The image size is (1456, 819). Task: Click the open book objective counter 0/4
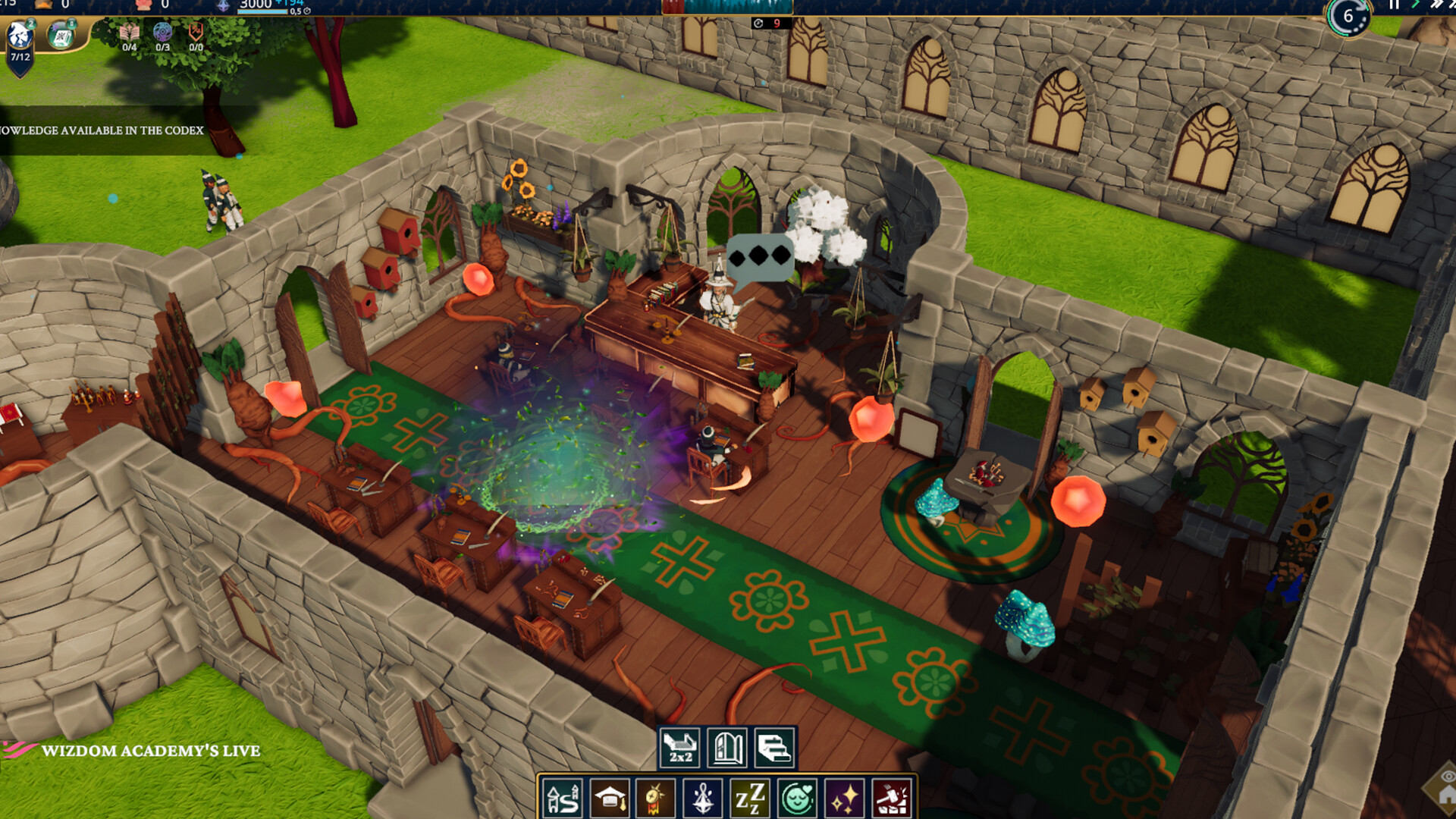click(130, 36)
